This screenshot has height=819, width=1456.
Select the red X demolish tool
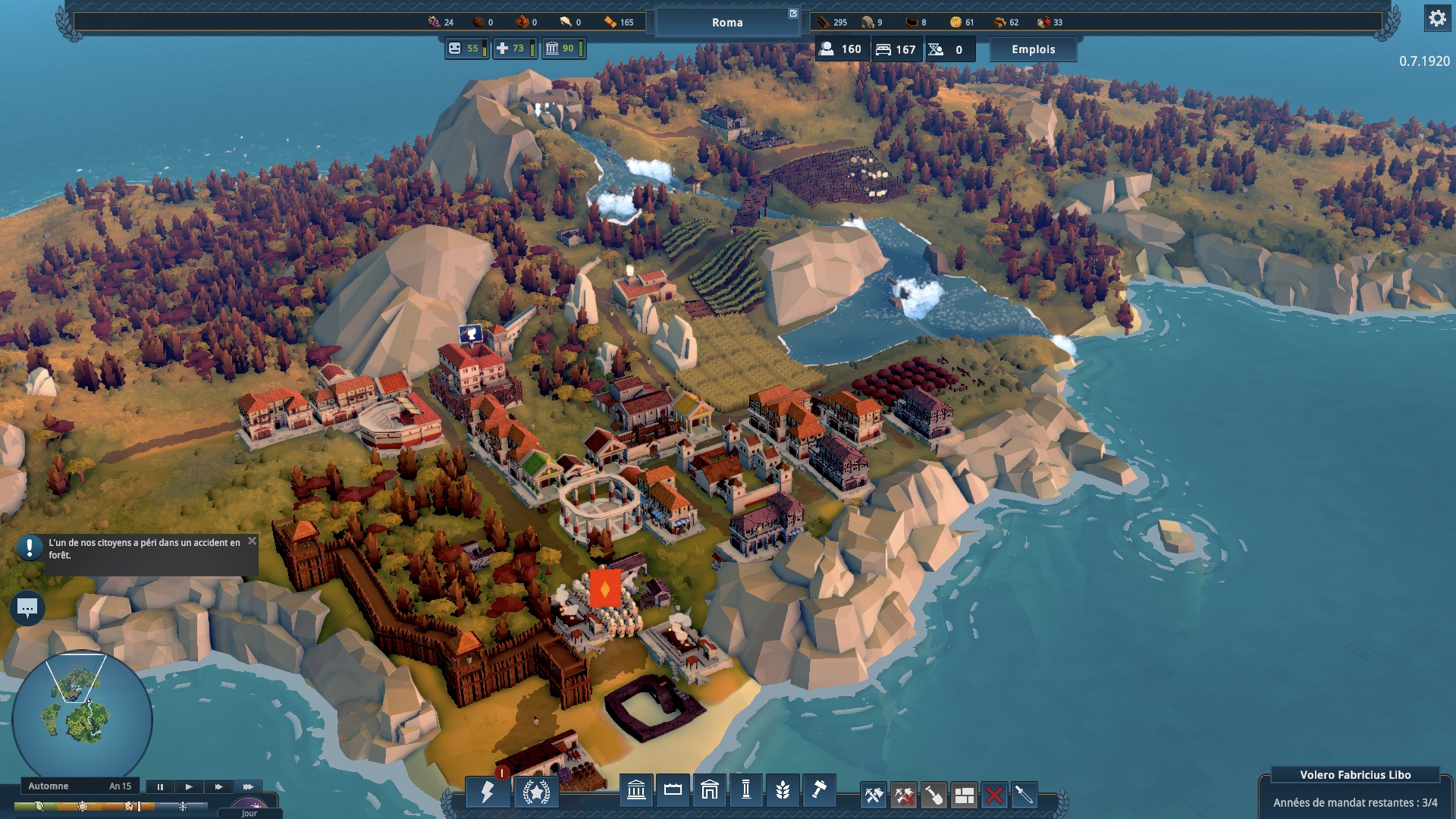[994, 795]
